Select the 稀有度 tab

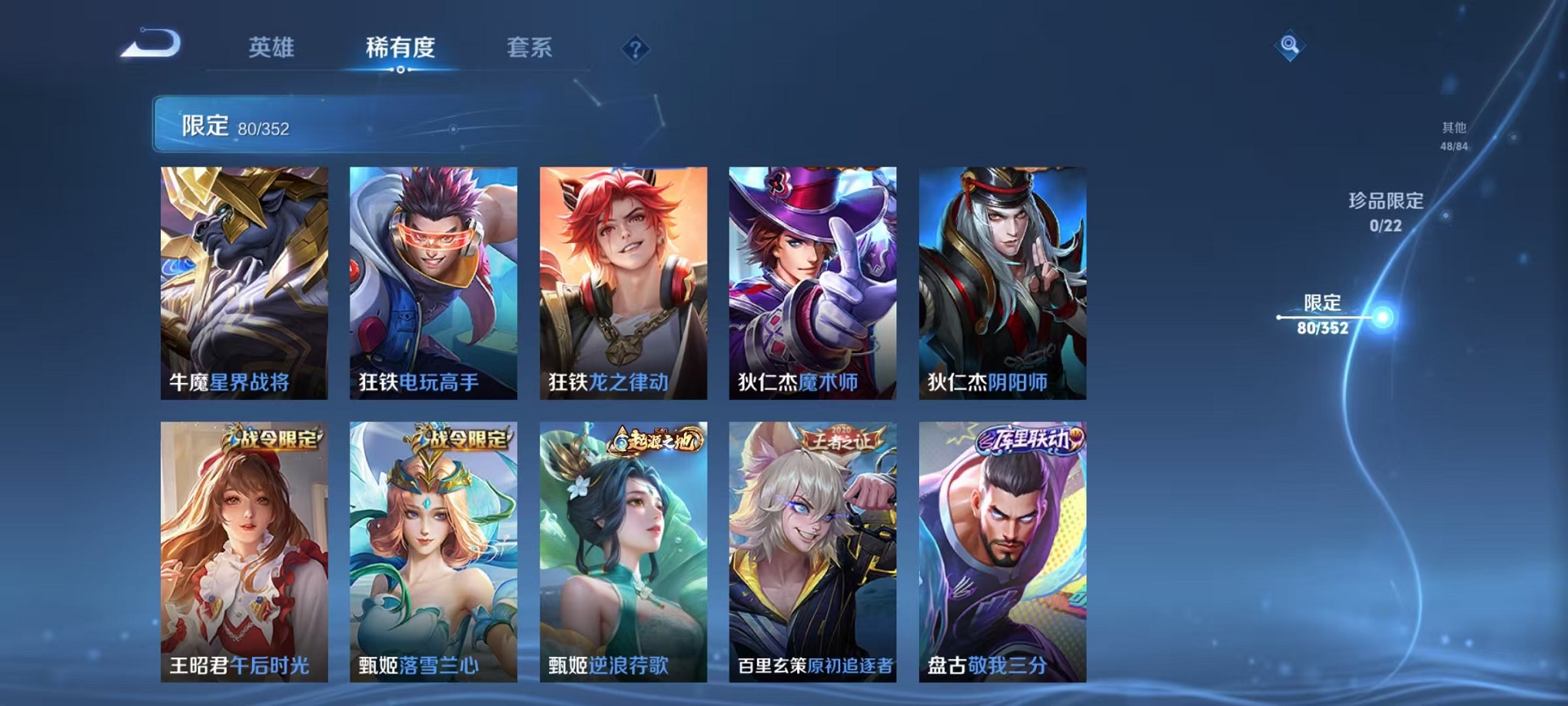400,48
